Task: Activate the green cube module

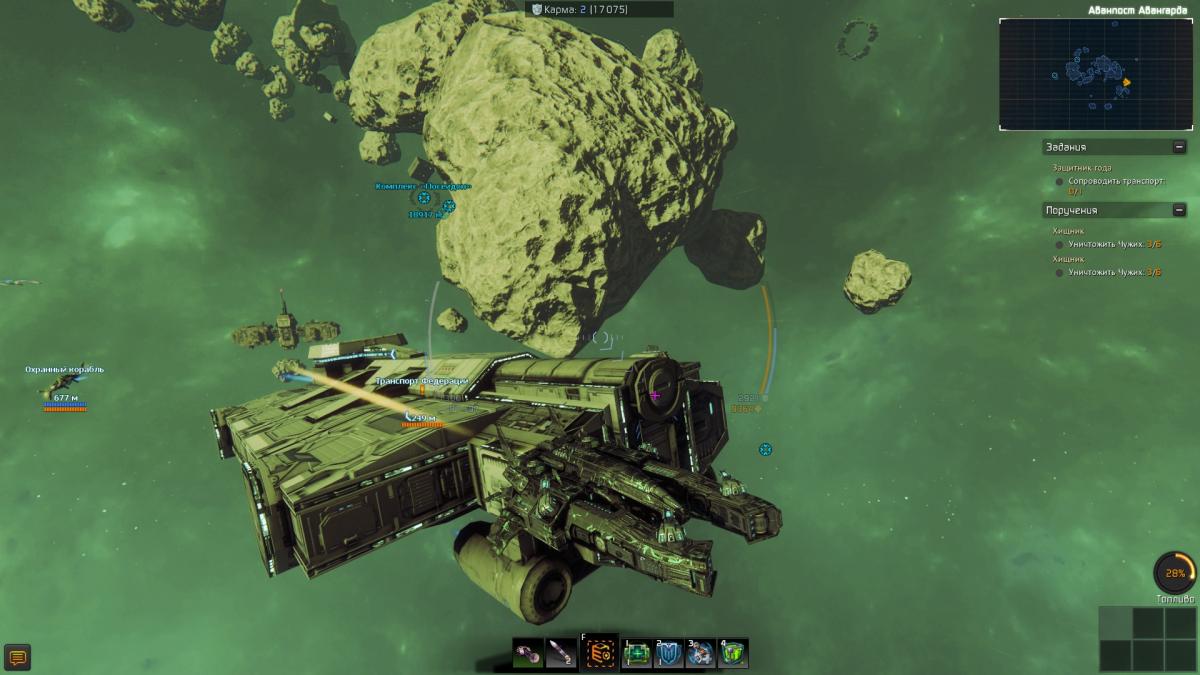Action: point(733,654)
